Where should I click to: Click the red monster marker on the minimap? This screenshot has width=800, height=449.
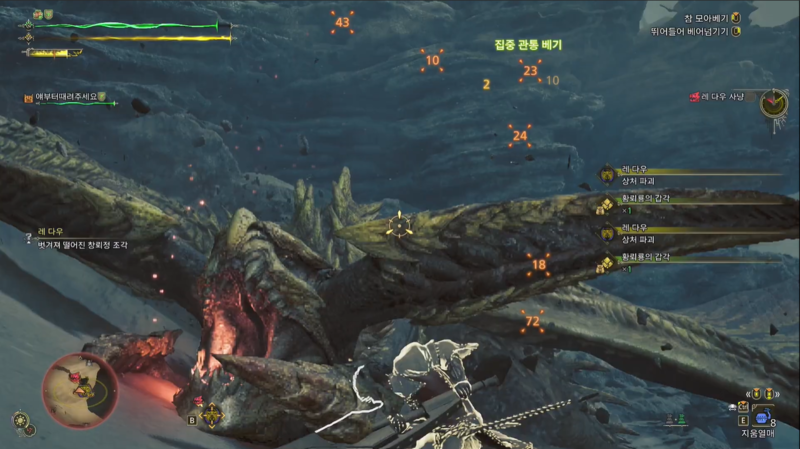pos(73,377)
